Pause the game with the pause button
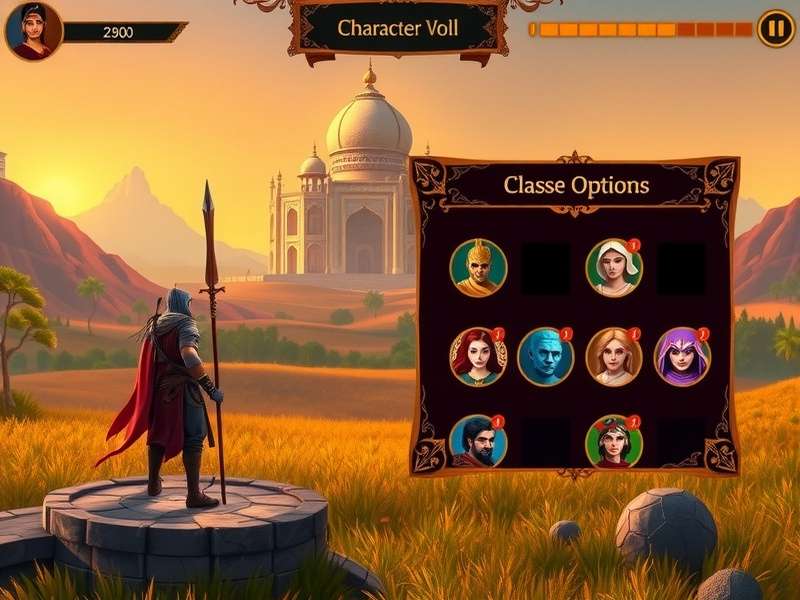This screenshot has height=600, width=800. tap(775, 28)
